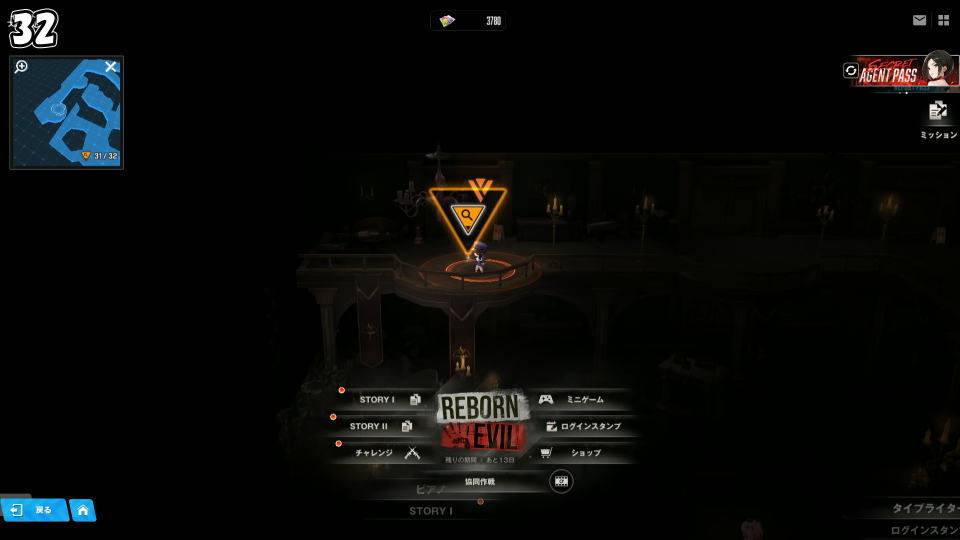Zoom in the minimap with magnifier icon
The height and width of the screenshot is (540, 960).
coord(21,67)
